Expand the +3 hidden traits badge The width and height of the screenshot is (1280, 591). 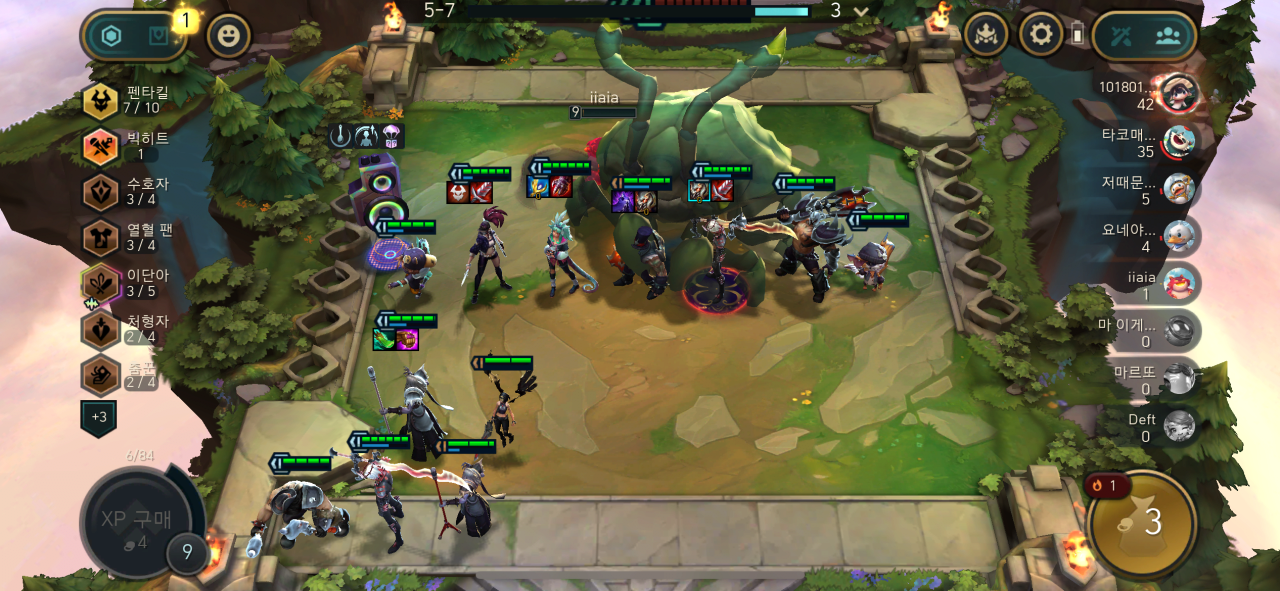pyautogui.click(x=99, y=417)
